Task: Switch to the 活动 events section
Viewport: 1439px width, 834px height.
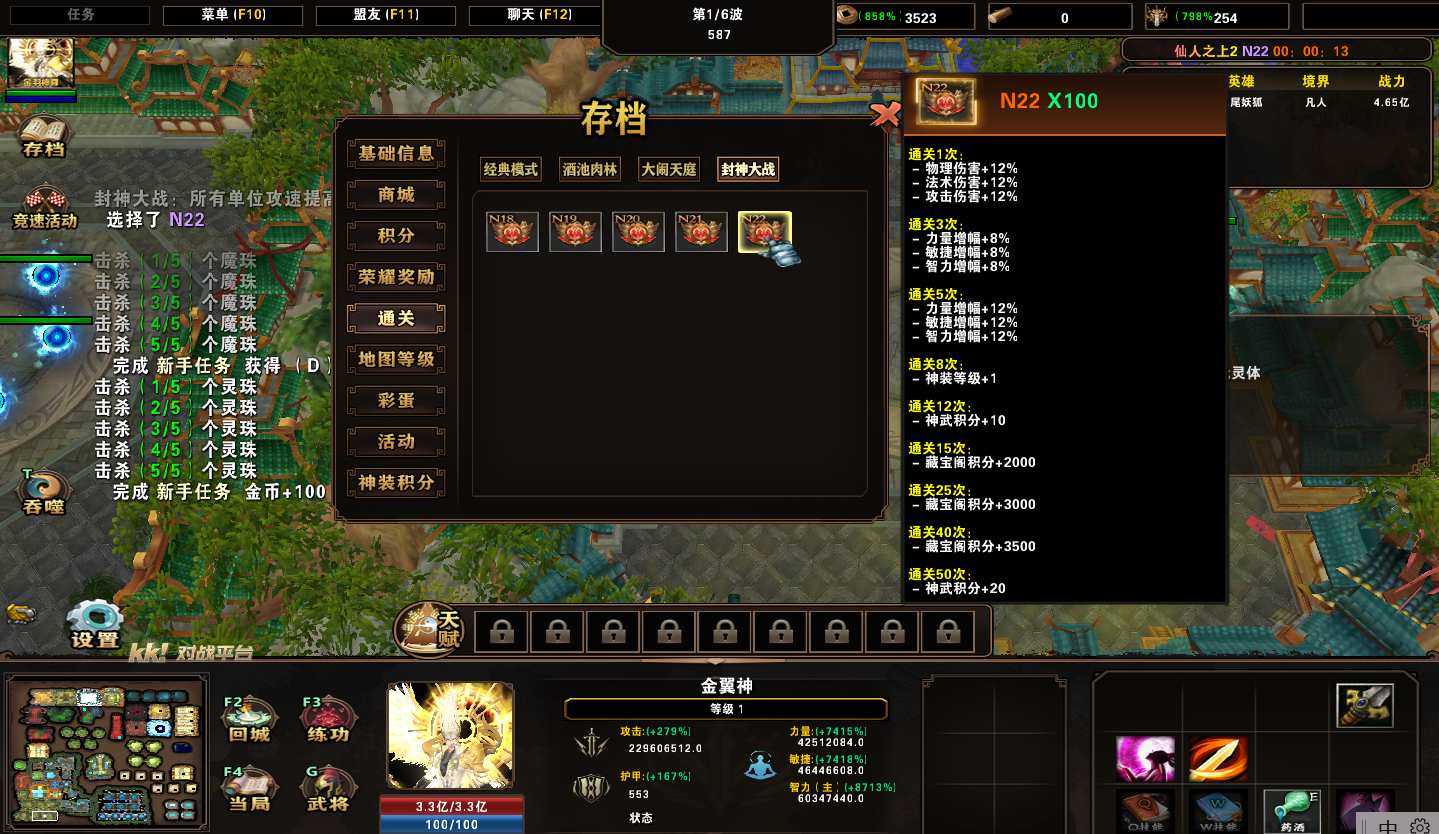Action: pos(396,441)
